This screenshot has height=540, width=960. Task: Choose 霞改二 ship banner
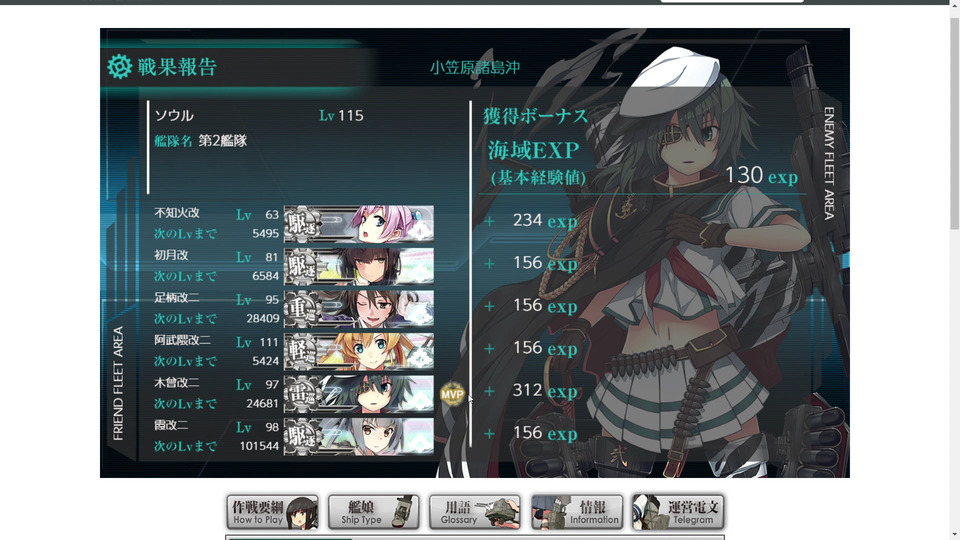[x=359, y=436]
